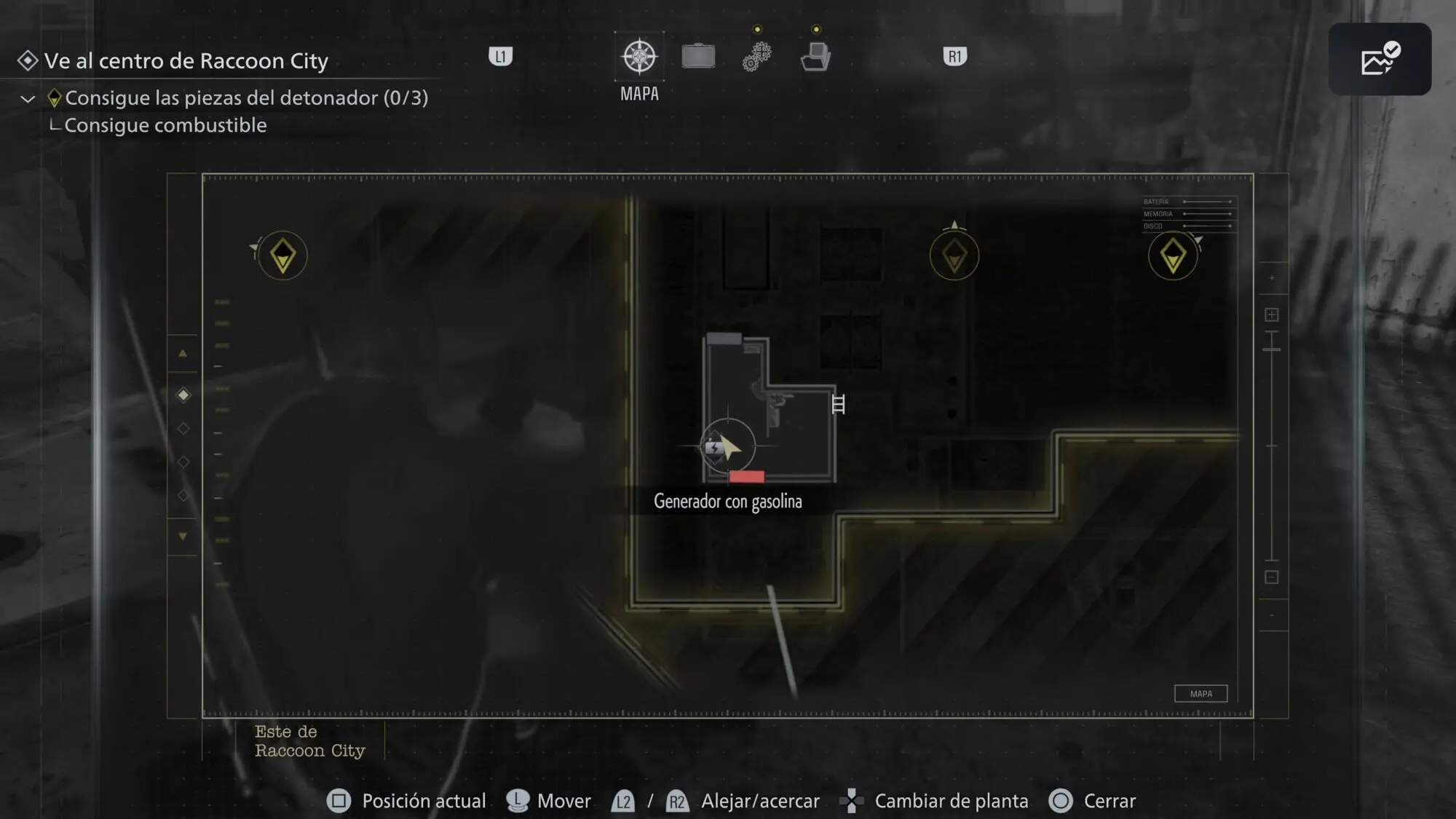1456x819 pixels.
Task: Open the briefcase inventory tab
Action: coord(698,56)
